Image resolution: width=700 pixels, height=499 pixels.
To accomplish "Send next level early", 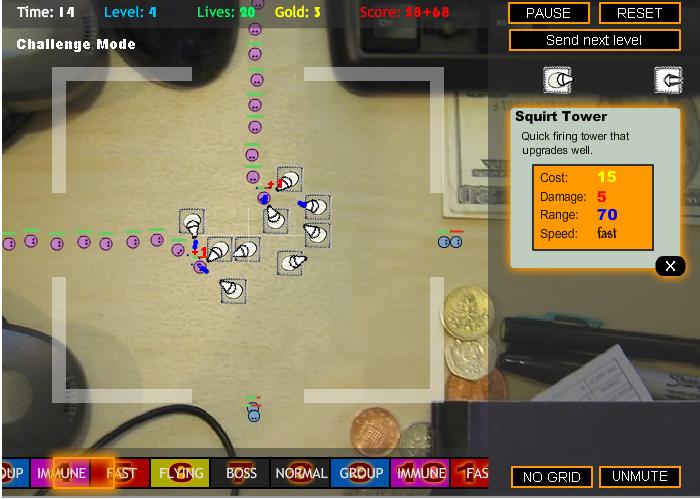I will click(594, 40).
